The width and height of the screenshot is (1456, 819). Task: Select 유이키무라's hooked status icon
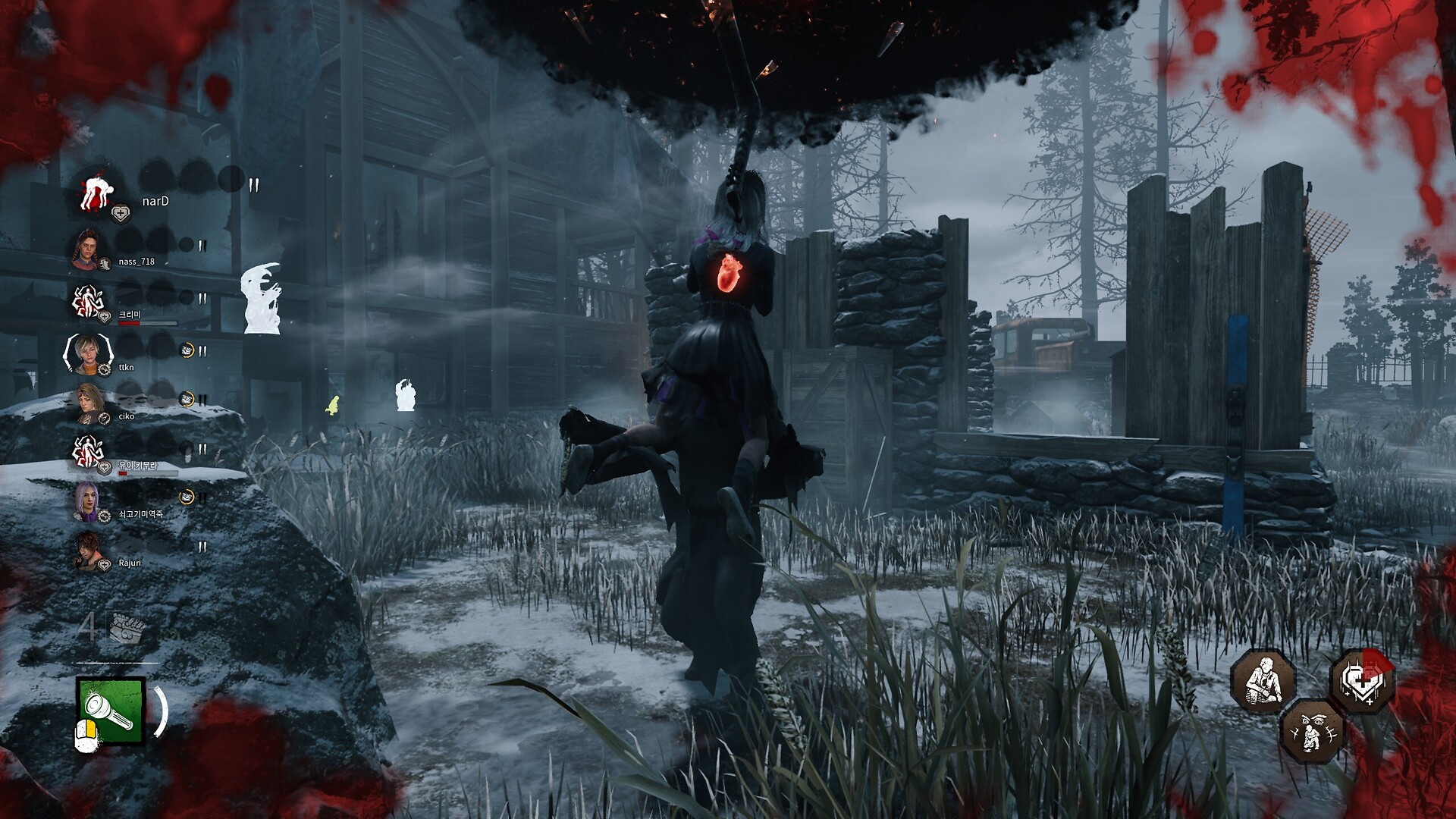(x=87, y=452)
